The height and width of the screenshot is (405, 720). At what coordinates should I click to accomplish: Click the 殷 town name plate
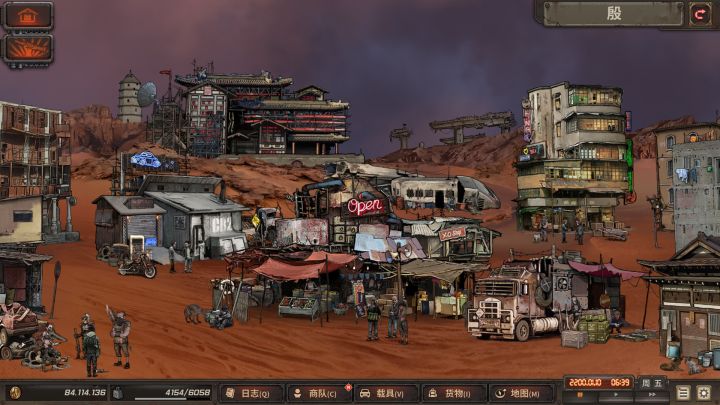click(614, 14)
